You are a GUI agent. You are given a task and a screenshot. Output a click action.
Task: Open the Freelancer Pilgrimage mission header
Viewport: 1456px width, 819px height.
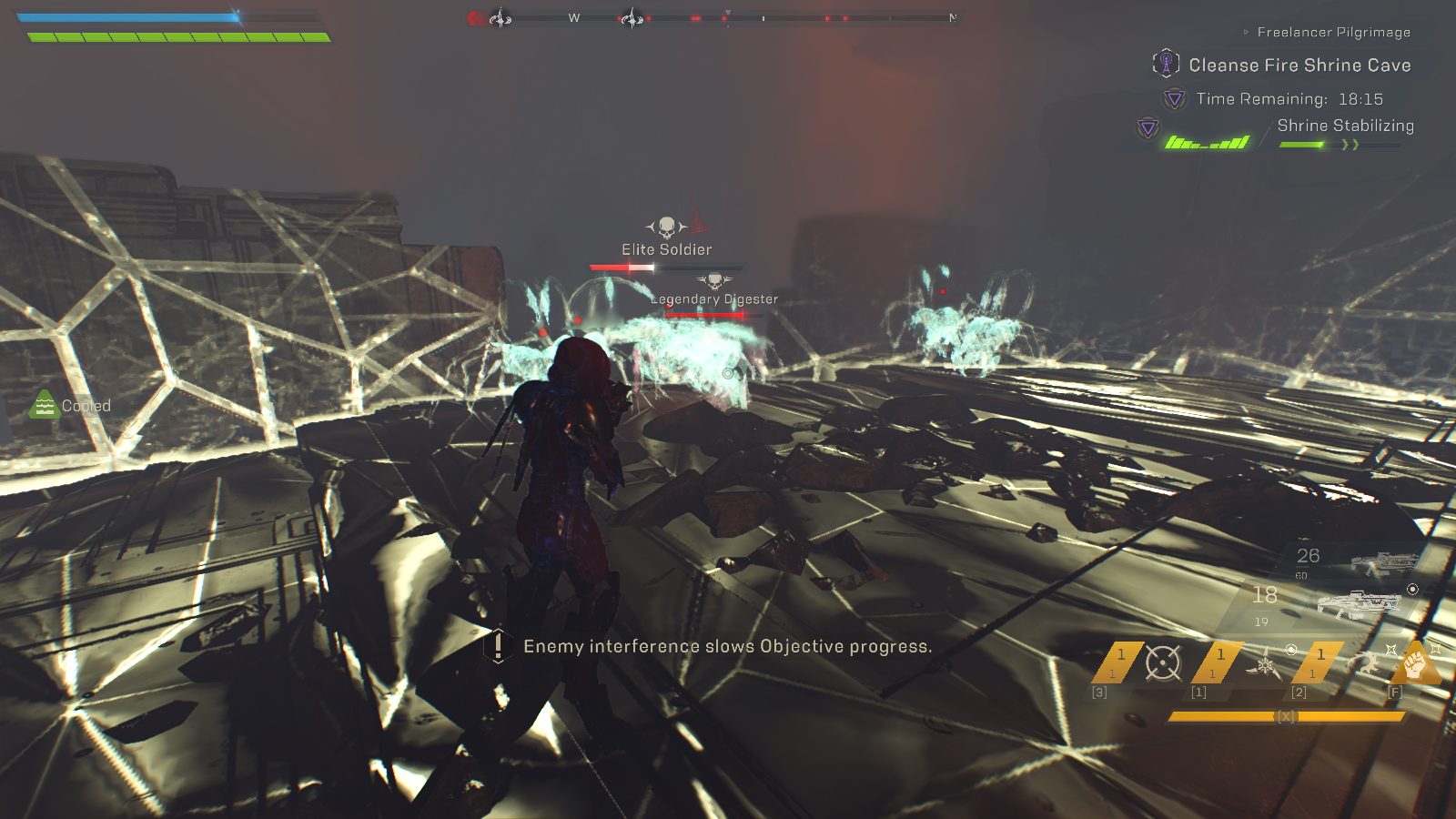coord(1333,32)
